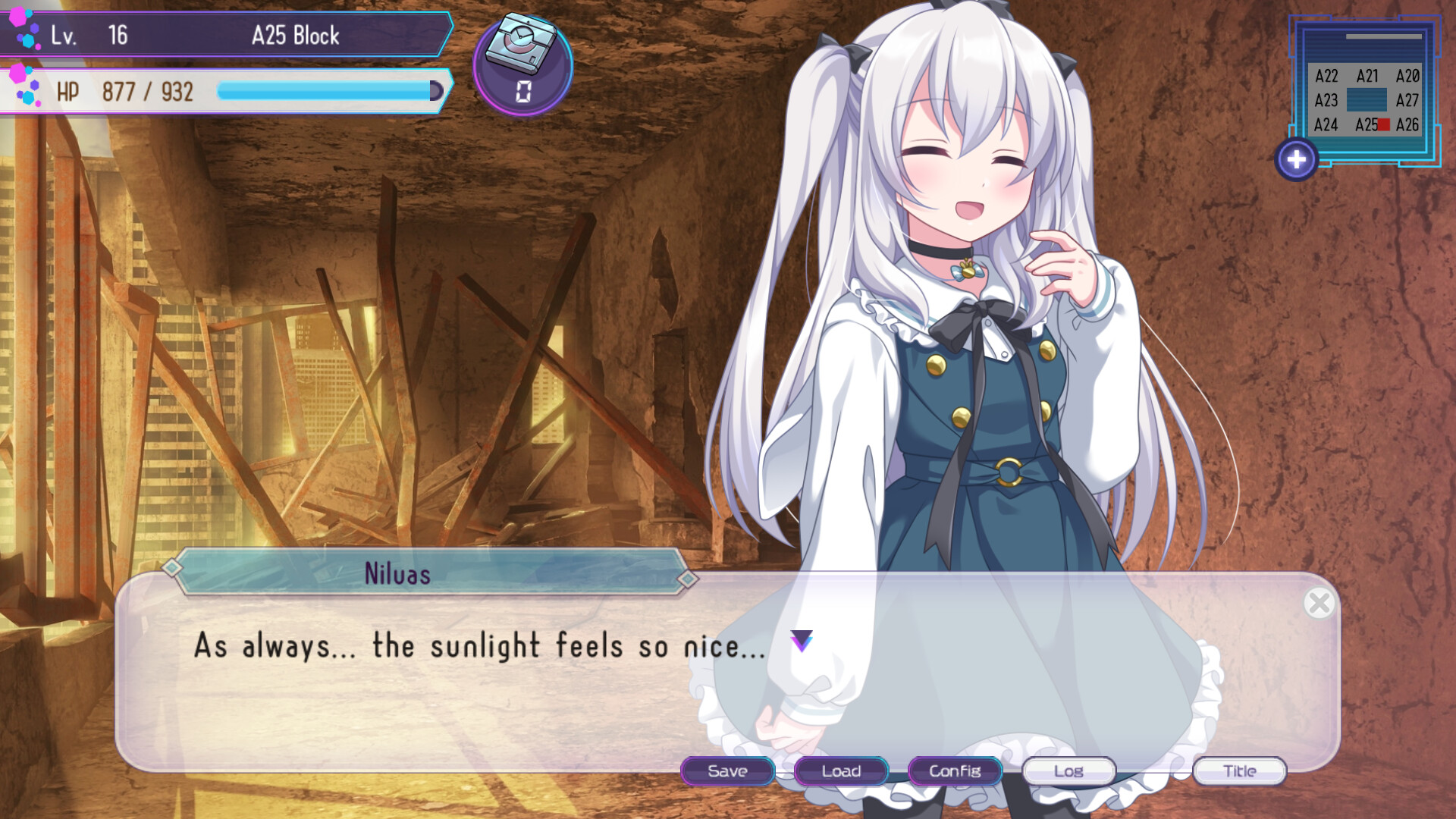Select A22 on the minimap
This screenshot has height=819, width=1456.
[1326, 75]
